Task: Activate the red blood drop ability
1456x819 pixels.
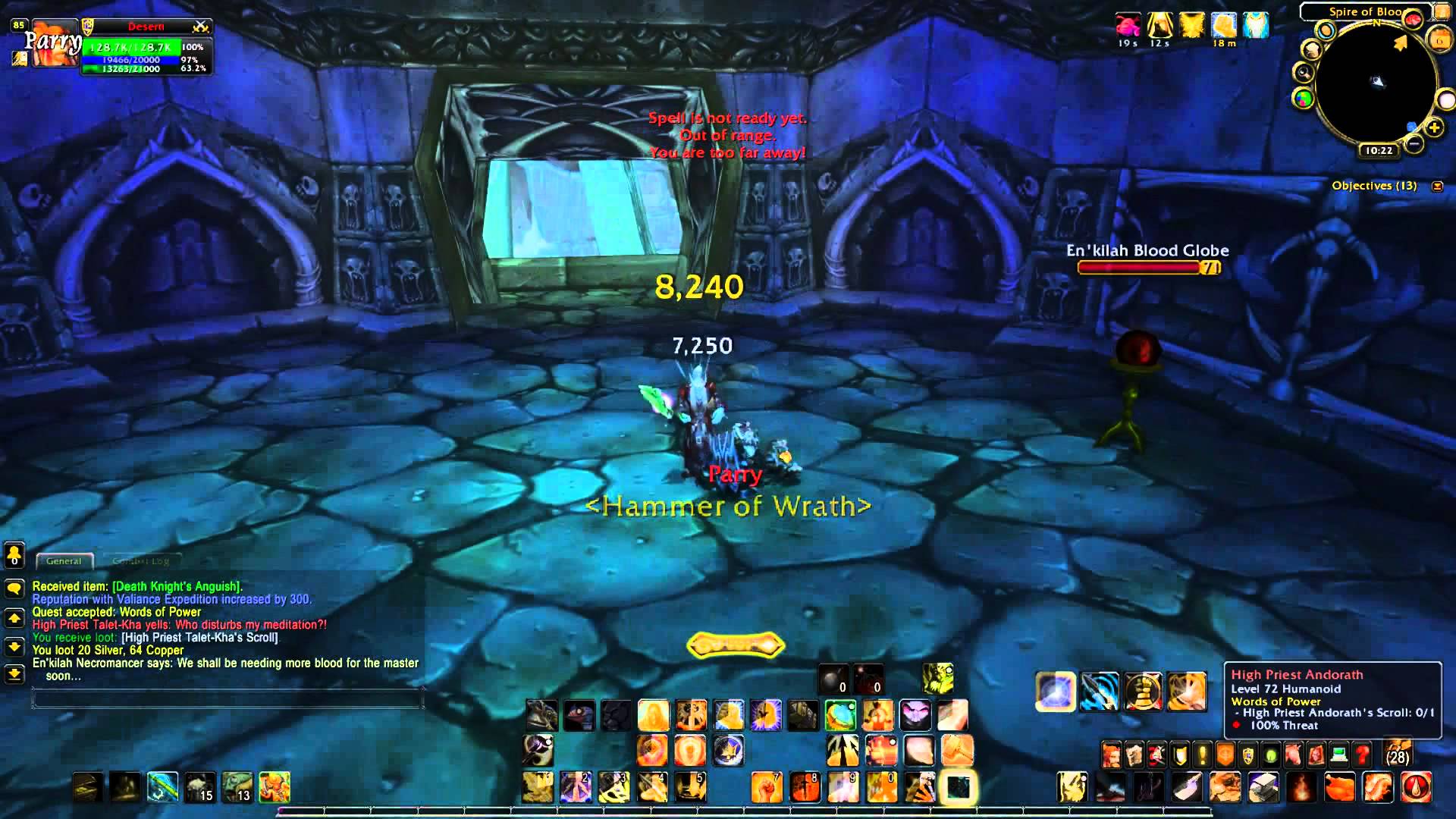Action: (1416, 787)
